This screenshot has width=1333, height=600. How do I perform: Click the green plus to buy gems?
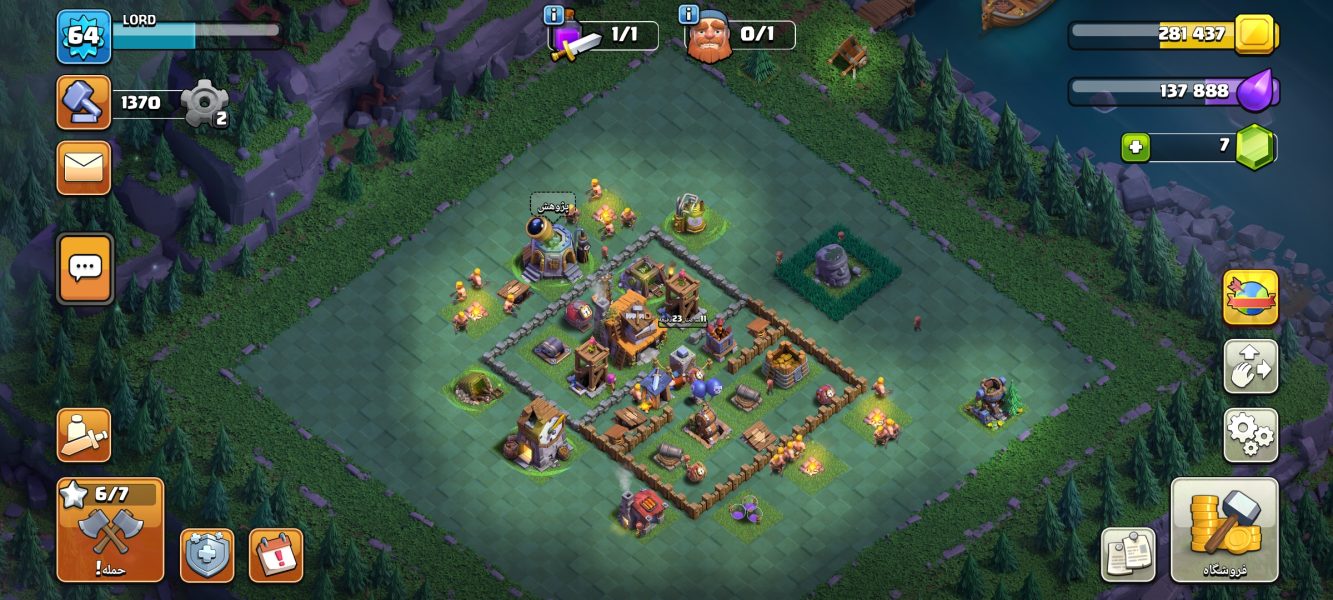coord(1135,148)
